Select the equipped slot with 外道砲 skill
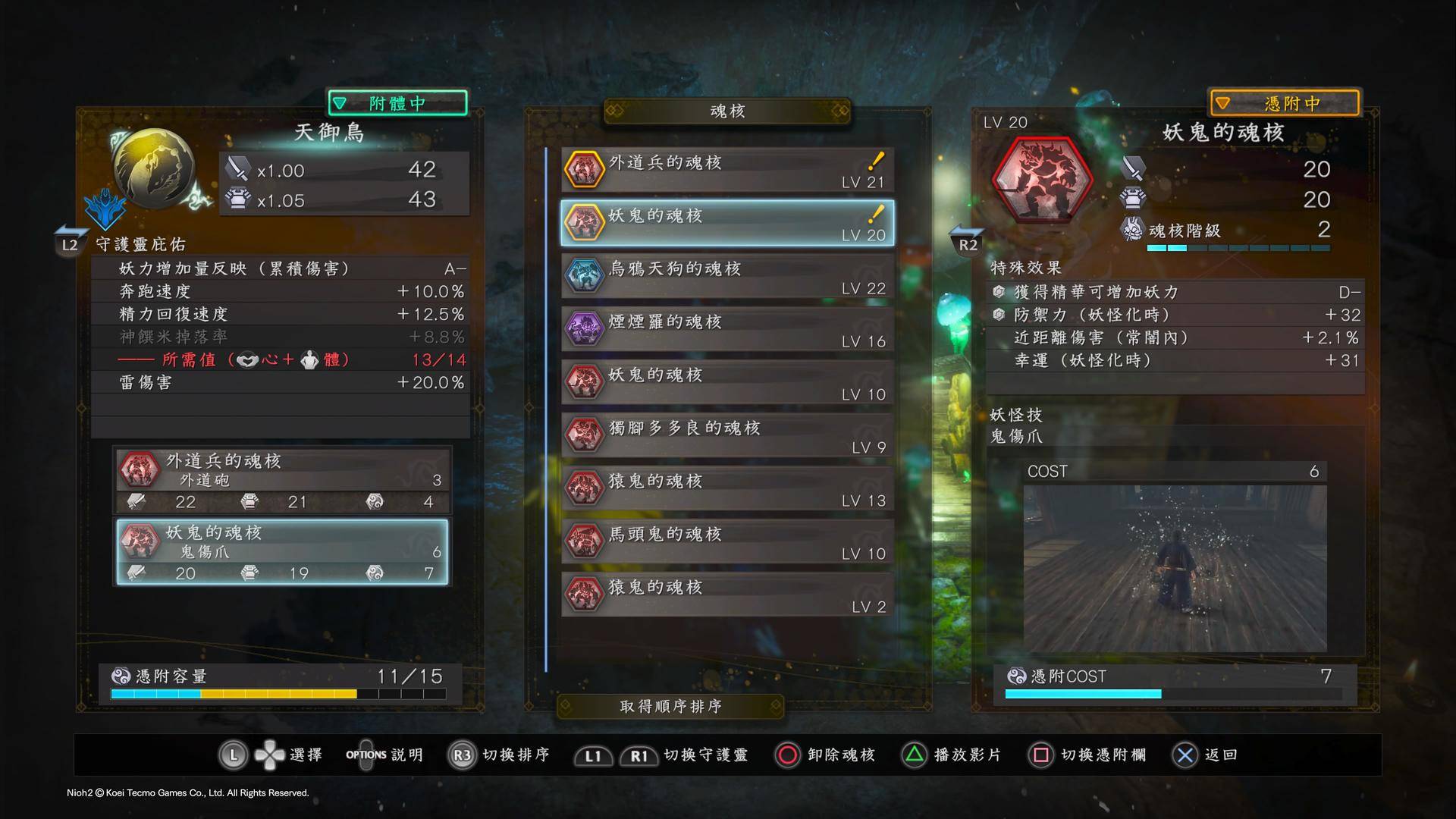This screenshot has height=819, width=1456. 282,481
